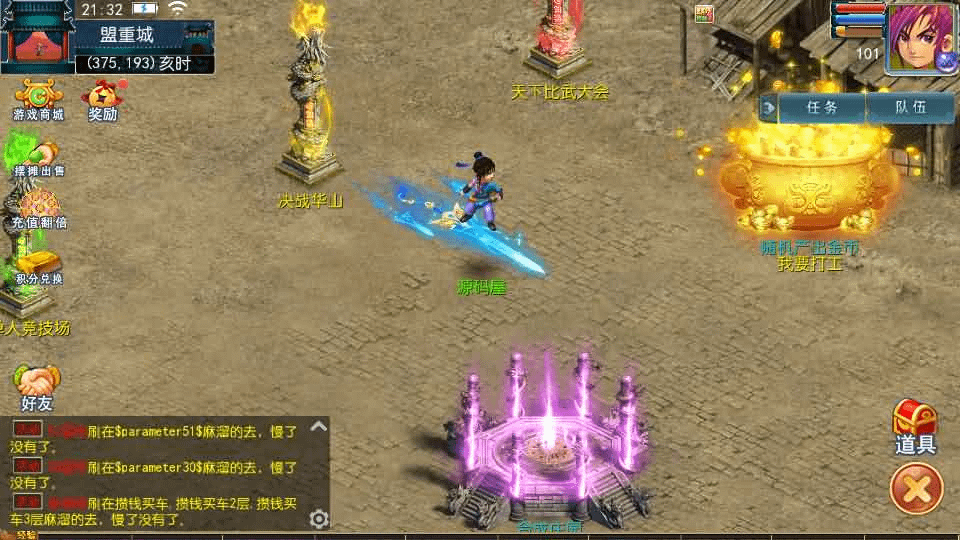This screenshot has width=960, height=540.
Task: Open the 游戏商城 game shop
Action: pos(38,100)
